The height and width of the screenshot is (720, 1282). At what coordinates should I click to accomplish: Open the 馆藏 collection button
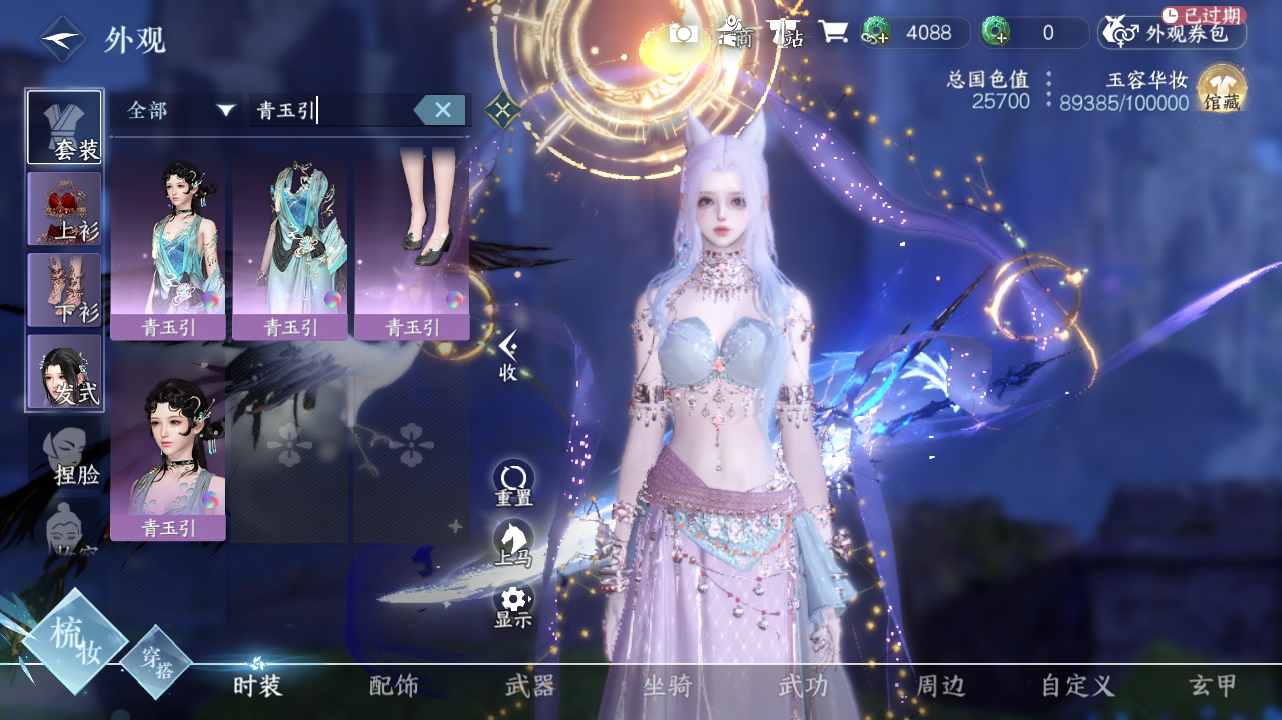tap(1221, 89)
